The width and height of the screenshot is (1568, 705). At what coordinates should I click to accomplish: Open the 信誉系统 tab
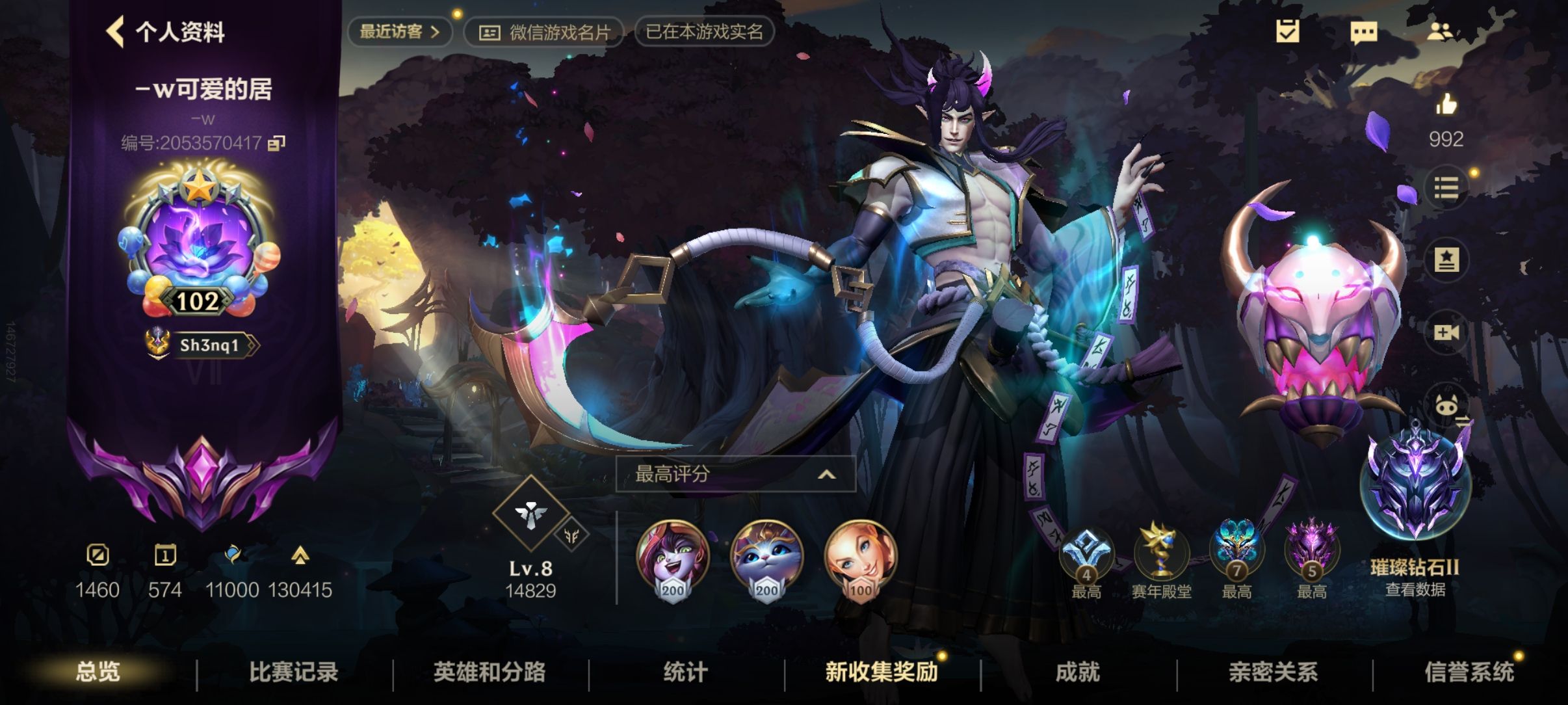(1469, 672)
